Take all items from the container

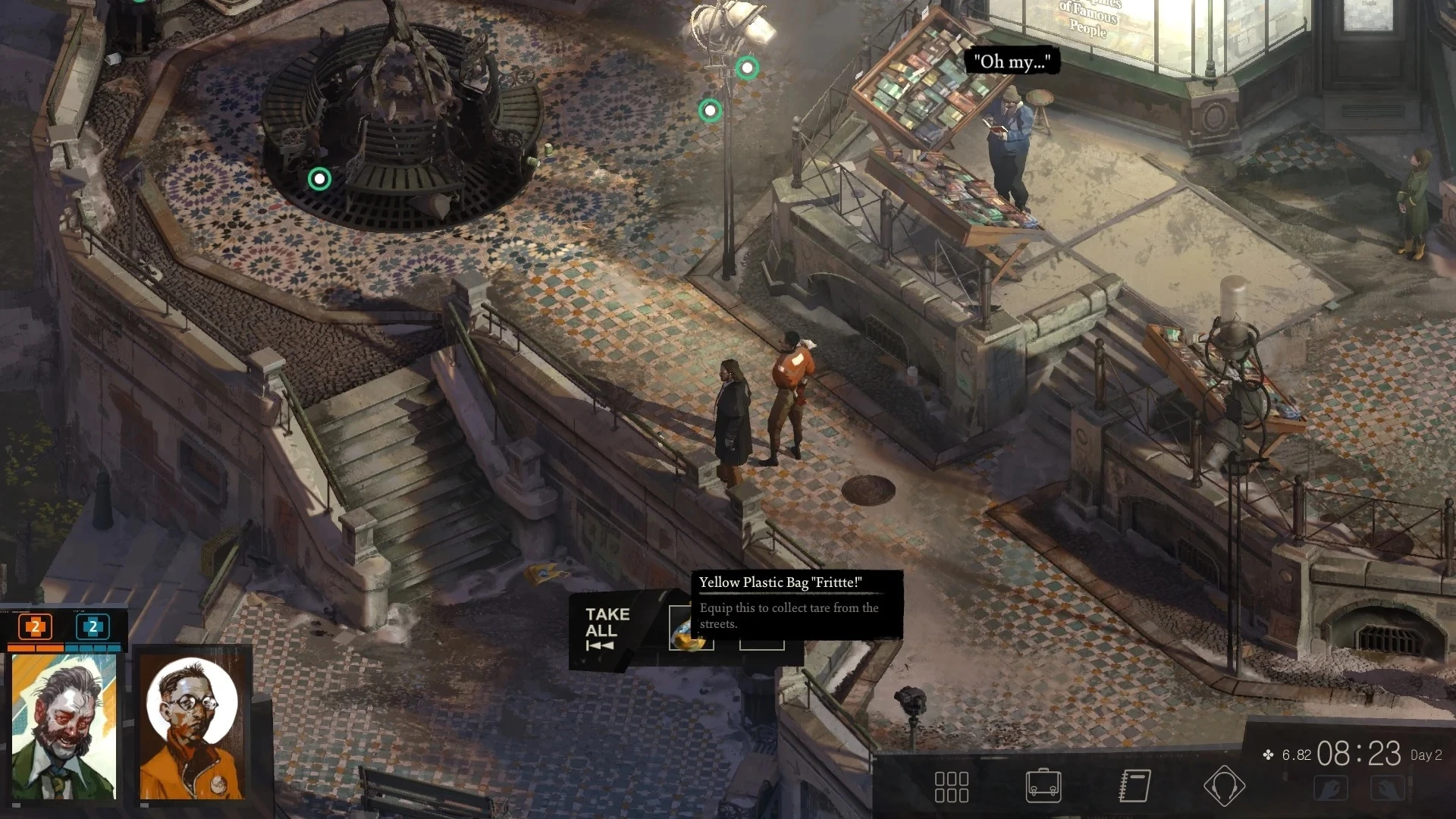(x=607, y=629)
